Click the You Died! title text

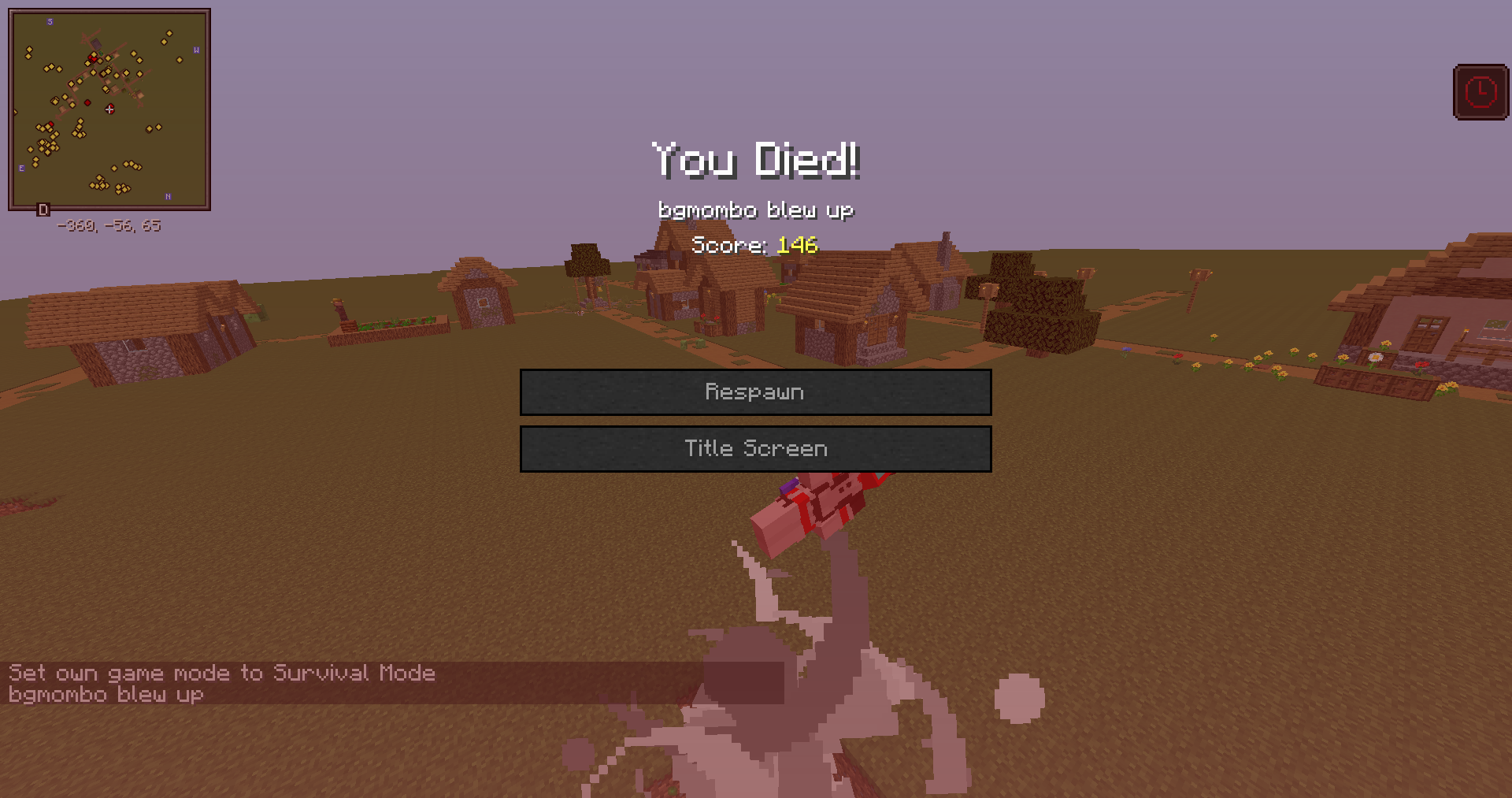pyautogui.click(x=754, y=161)
